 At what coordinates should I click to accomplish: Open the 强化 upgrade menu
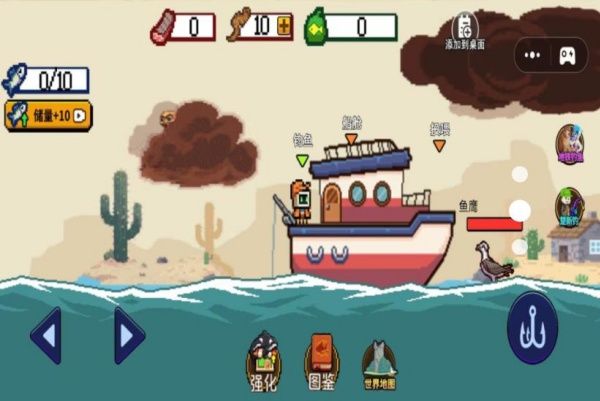[263, 361]
